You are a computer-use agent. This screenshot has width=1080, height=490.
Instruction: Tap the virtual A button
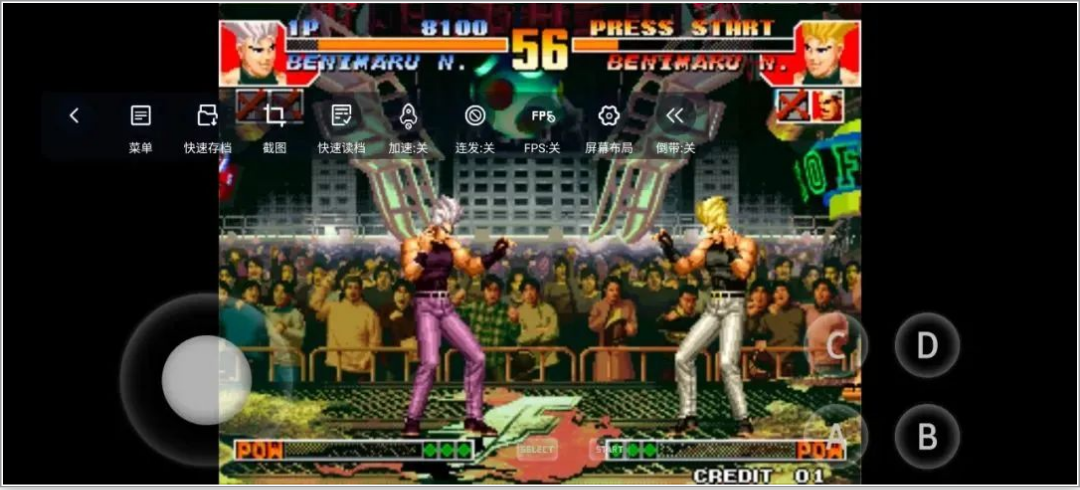(836, 436)
